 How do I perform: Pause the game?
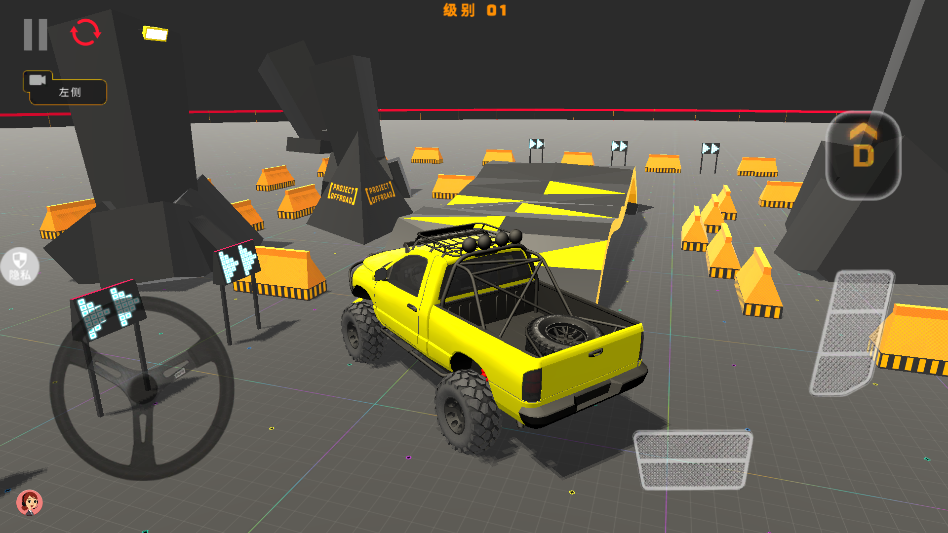pyautogui.click(x=35, y=34)
